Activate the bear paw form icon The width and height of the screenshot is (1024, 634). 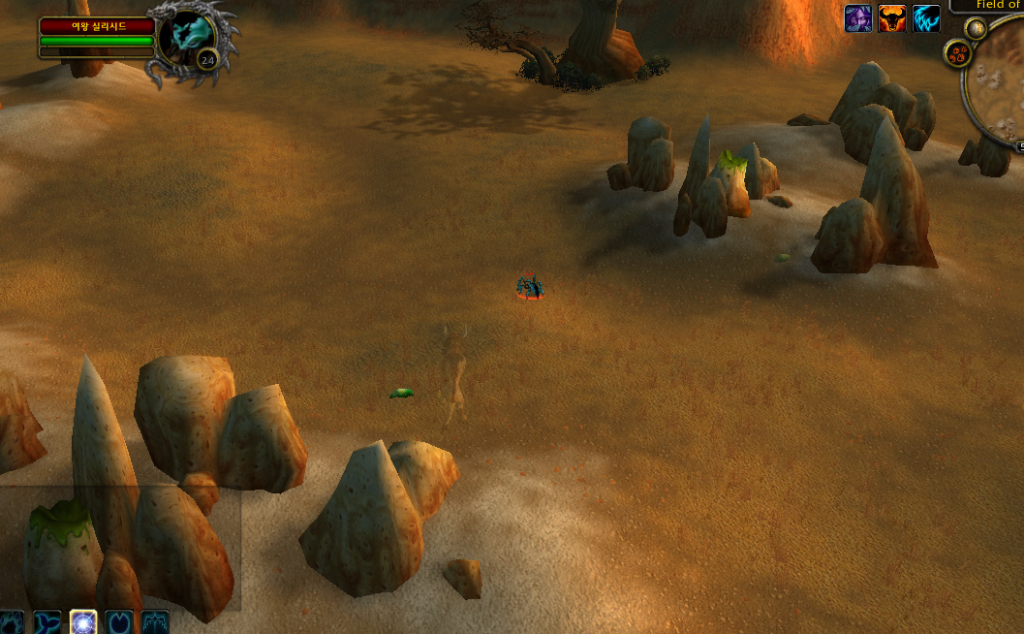pos(11,622)
